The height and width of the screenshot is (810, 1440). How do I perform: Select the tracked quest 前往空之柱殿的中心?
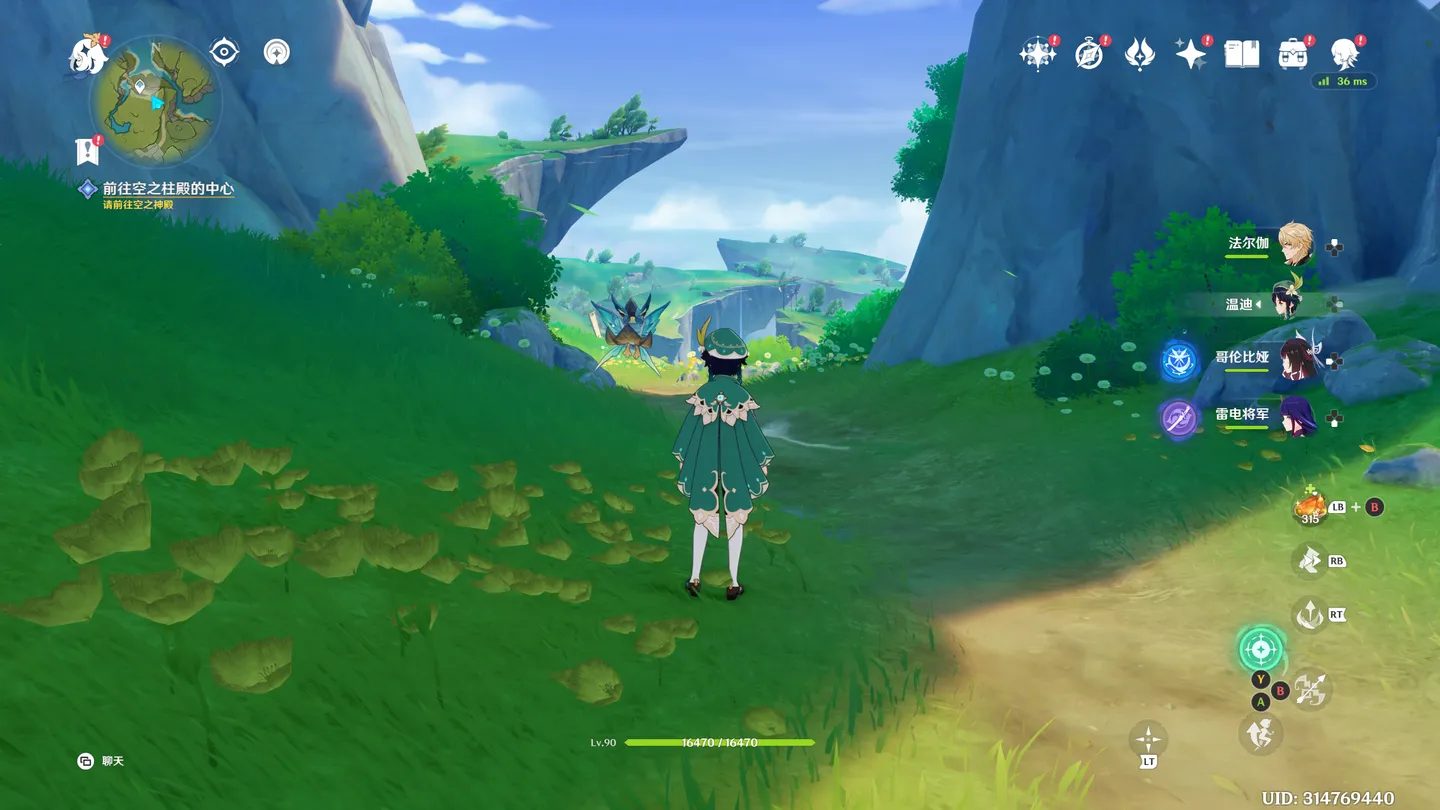click(x=168, y=188)
